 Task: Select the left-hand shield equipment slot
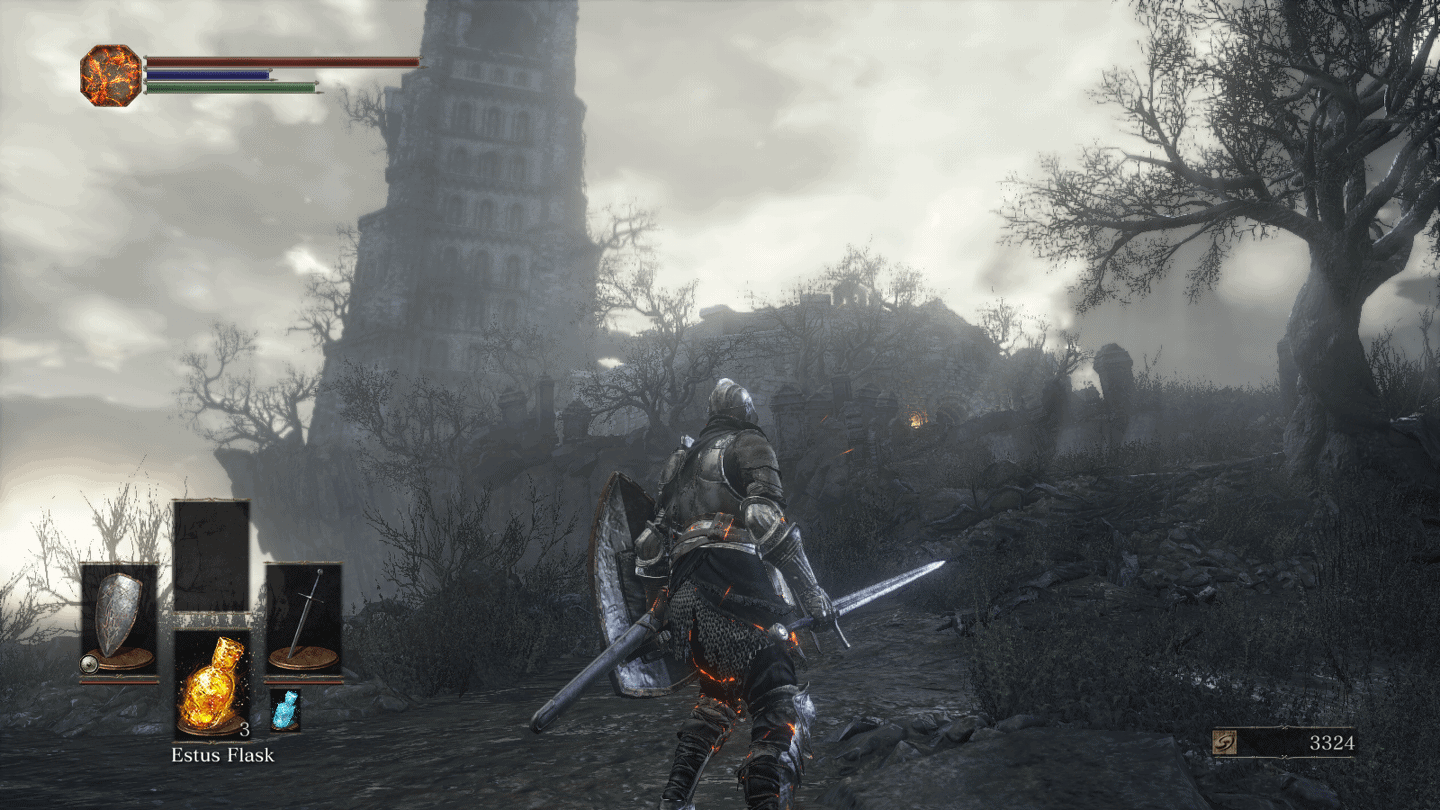(119, 619)
